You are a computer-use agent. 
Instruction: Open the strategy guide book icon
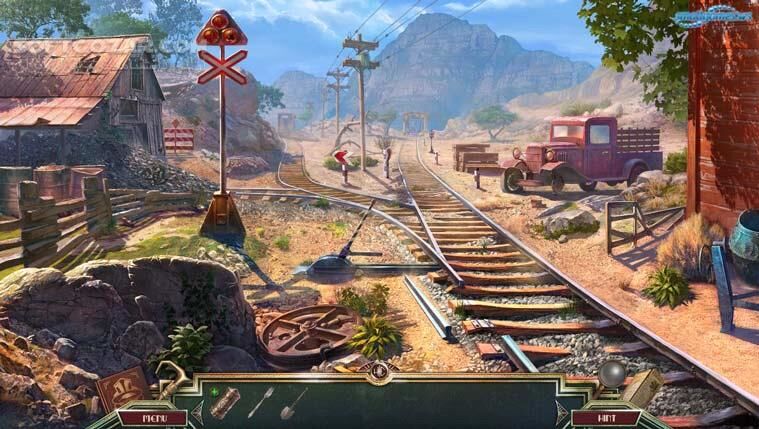(x=642, y=386)
